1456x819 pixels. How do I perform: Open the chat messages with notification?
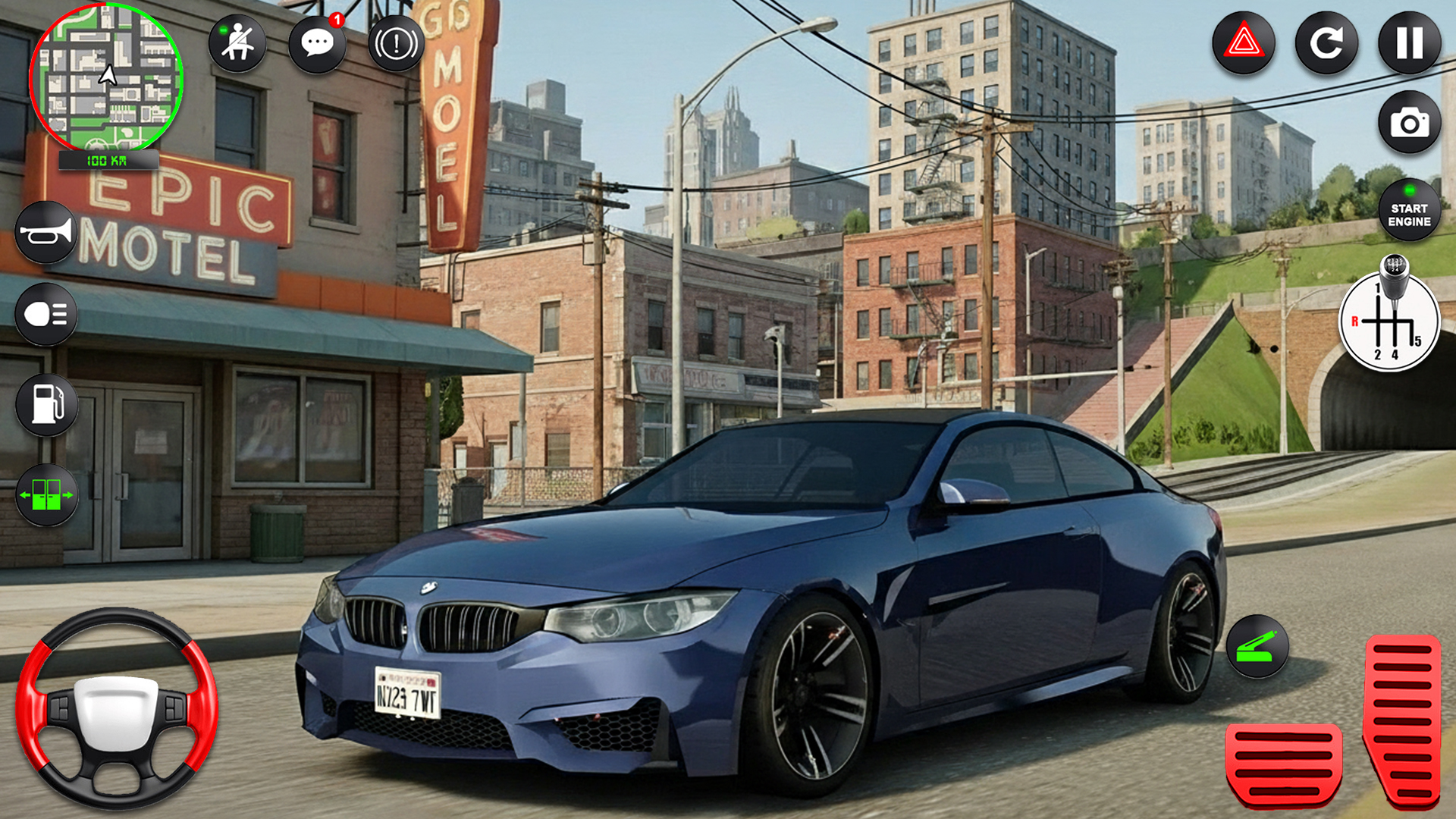click(x=318, y=43)
